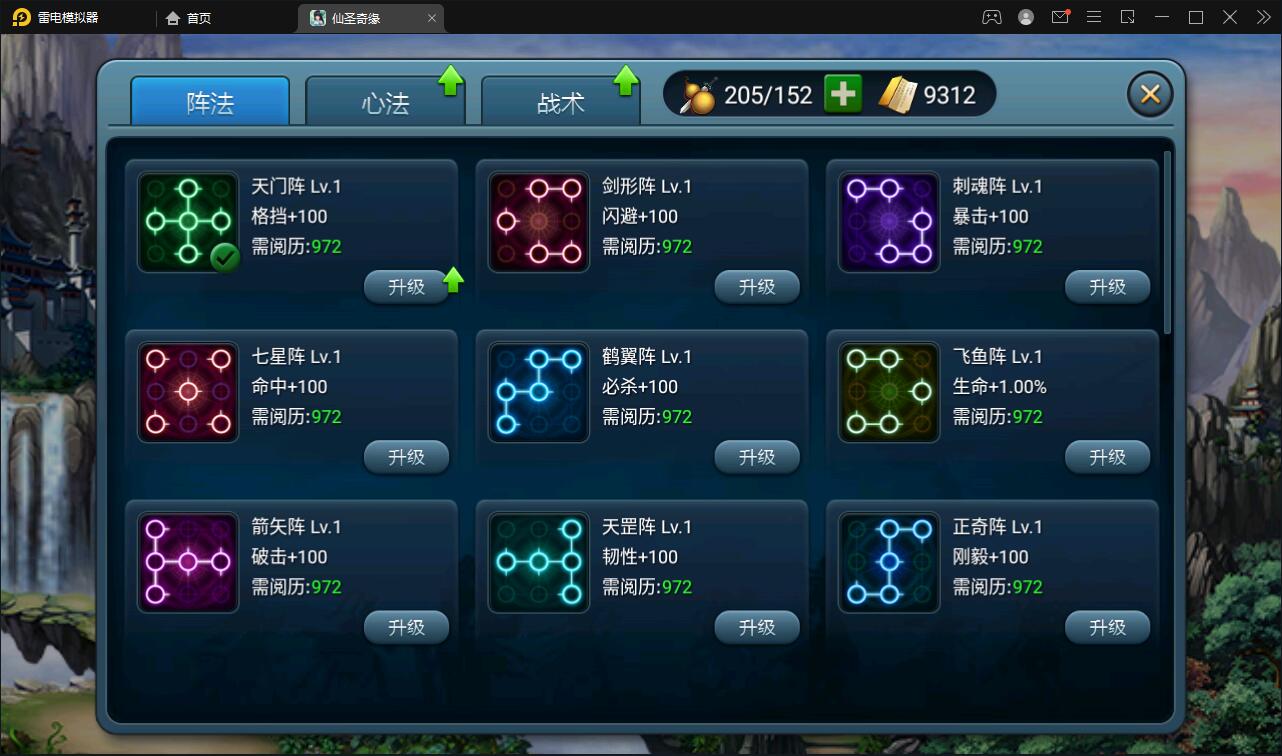
Task: Click the scroll icon next to 9312
Action: click(899, 93)
